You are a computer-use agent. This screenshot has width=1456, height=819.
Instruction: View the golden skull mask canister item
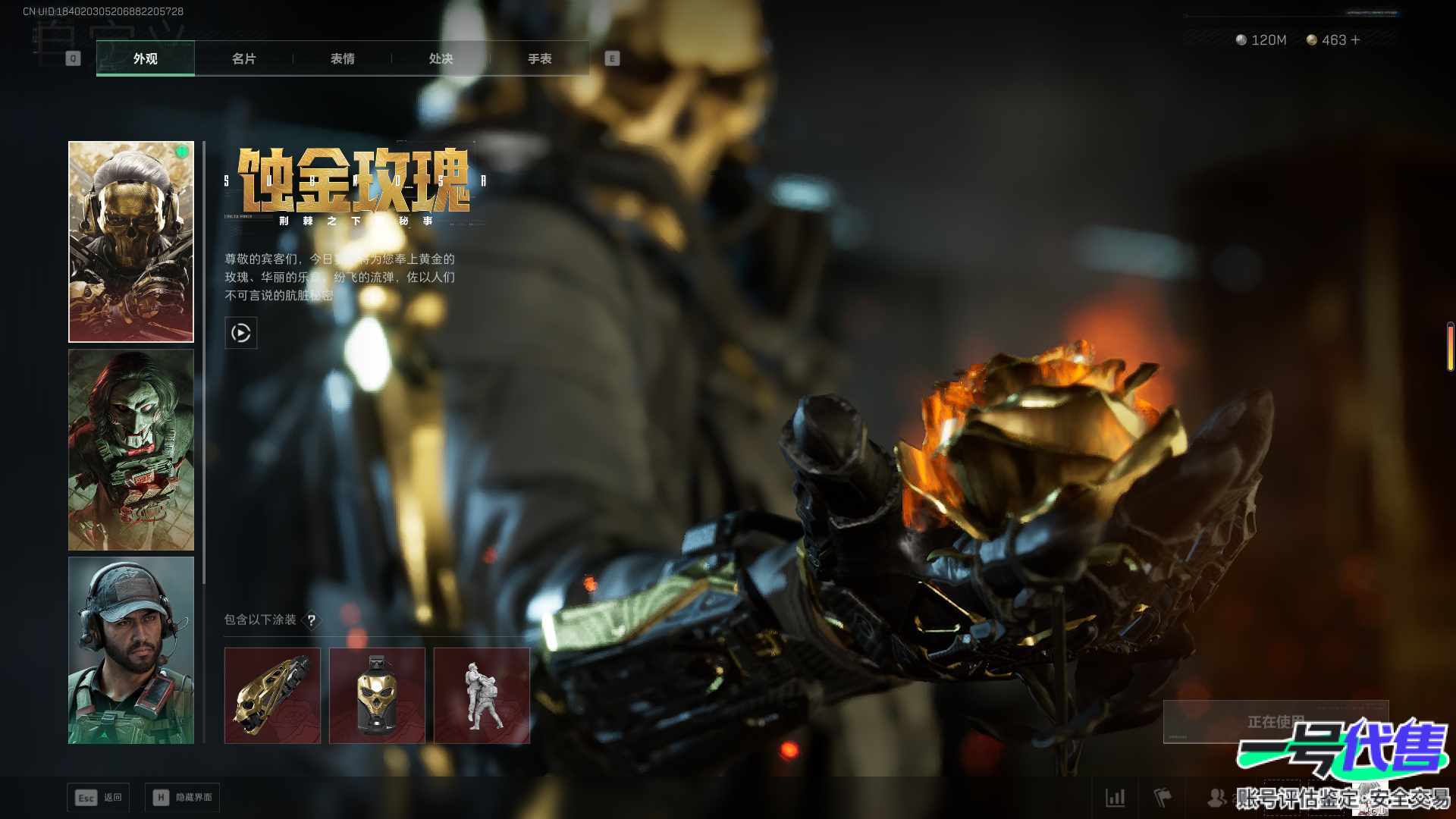tap(377, 695)
